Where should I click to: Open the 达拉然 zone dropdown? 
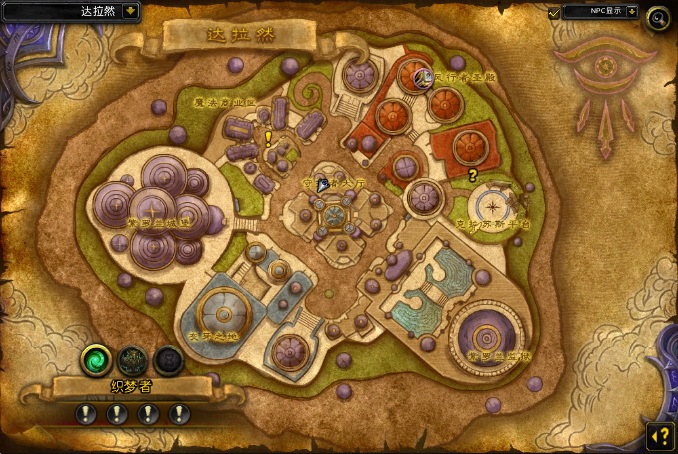point(132,12)
